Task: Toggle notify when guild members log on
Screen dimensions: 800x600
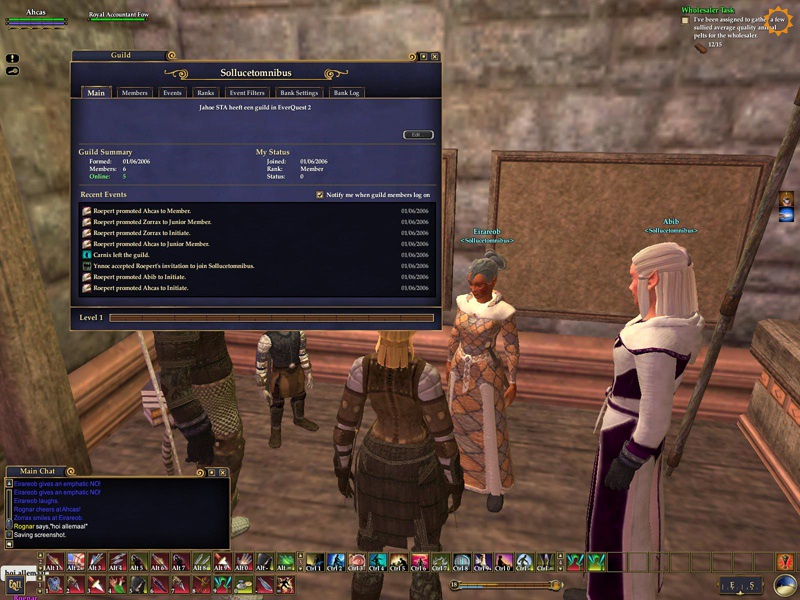Action: pyautogui.click(x=320, y=195)
